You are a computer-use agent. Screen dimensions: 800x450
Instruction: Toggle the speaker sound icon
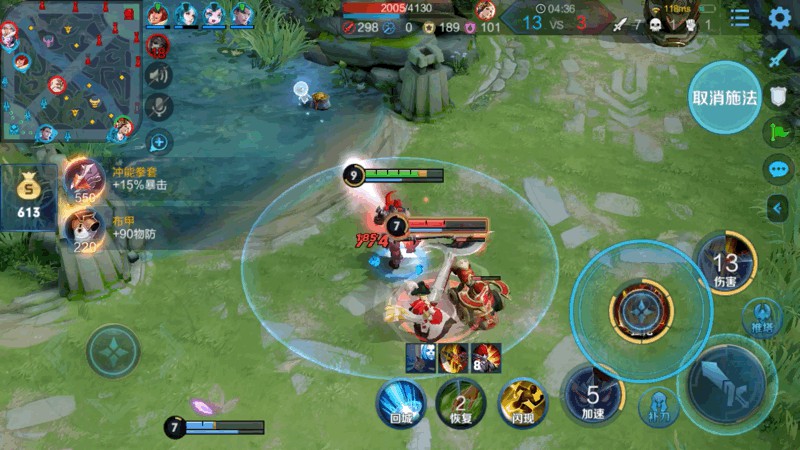(158, 75)
